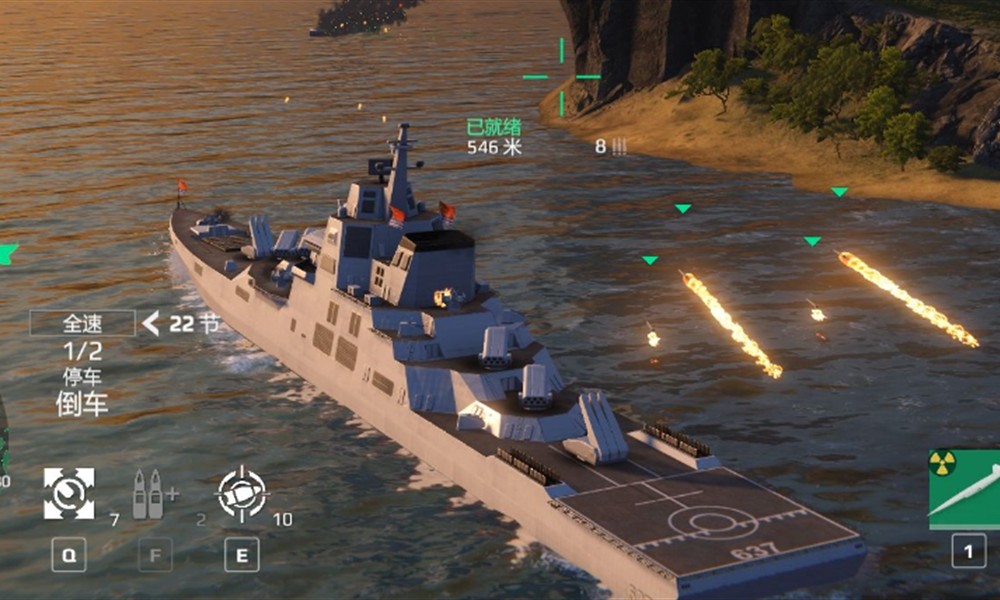Select the 1/2 half-speed throttle setting
Image resolution: width=1000 pixels, height=600 pixels.
[82, 351]
